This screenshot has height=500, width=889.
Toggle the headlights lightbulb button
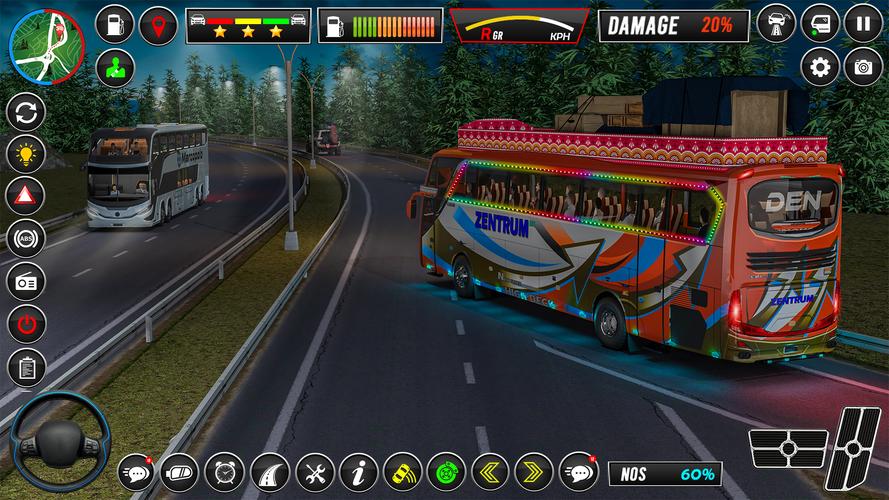click(x=26, y=153)
